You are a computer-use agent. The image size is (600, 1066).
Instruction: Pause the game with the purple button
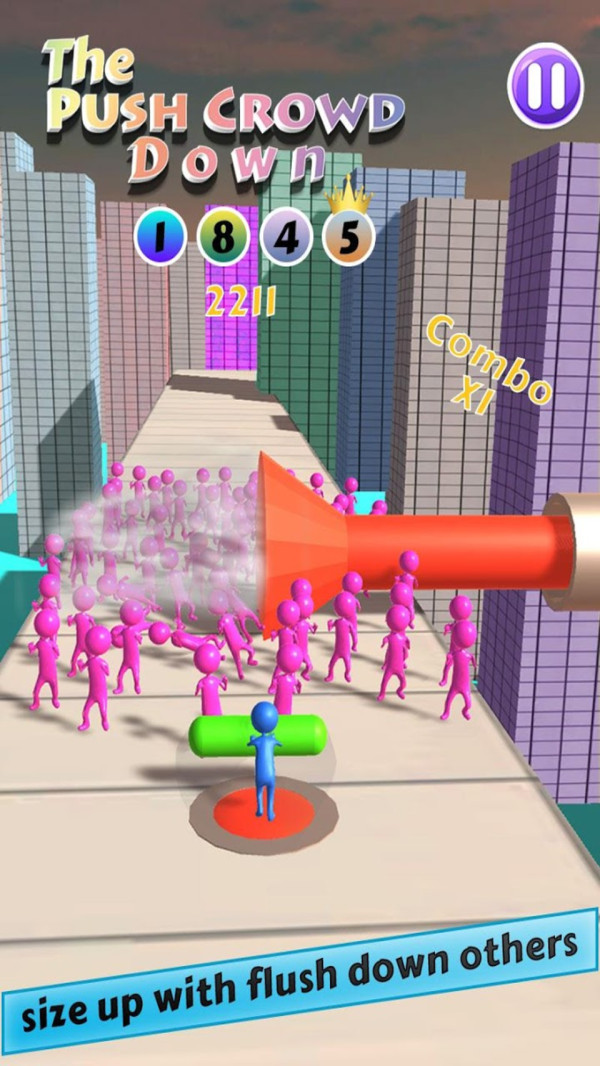545,86
